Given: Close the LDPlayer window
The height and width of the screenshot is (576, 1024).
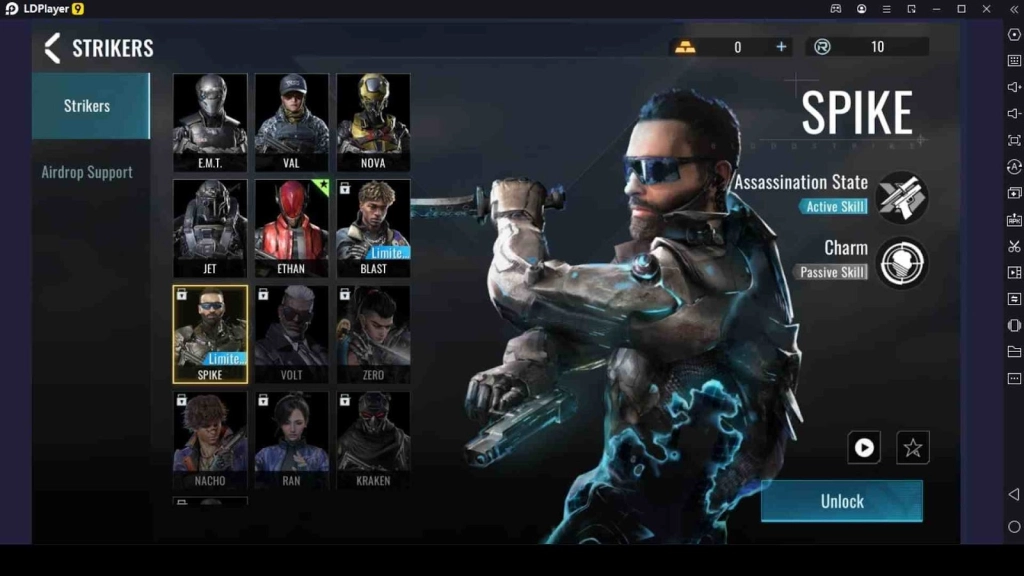Looking at the screenshot, I should [x=987, y=9].
